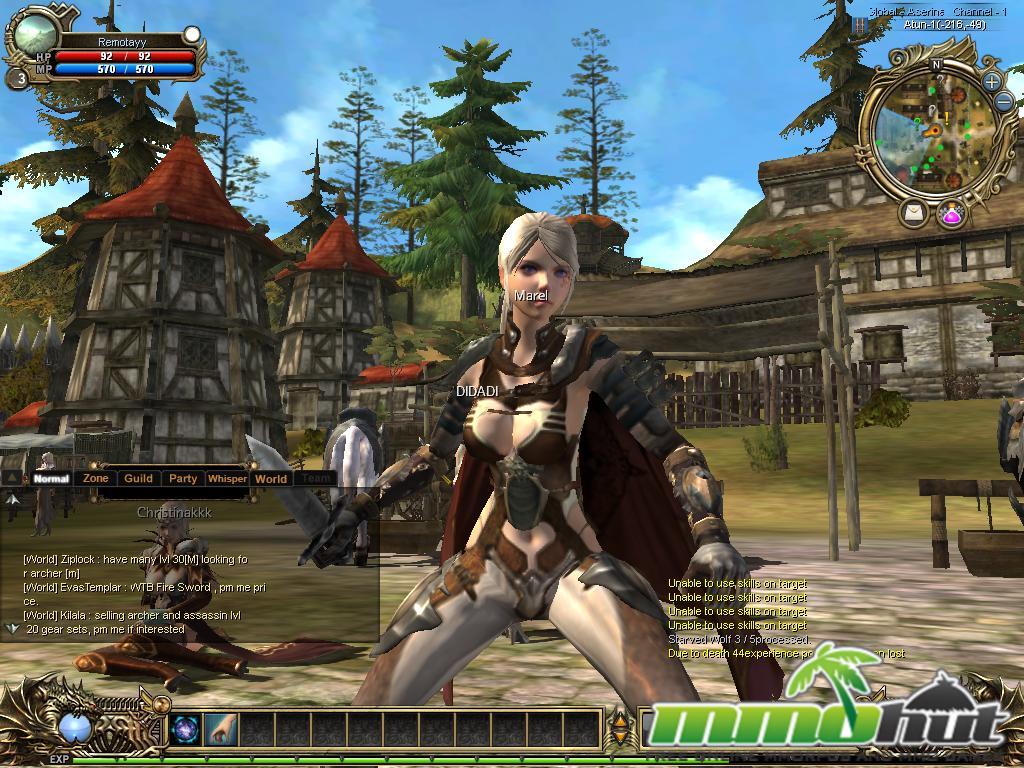1024x768 pixels.
Task: Select the Guild chat tab
Action: point(138,479)
